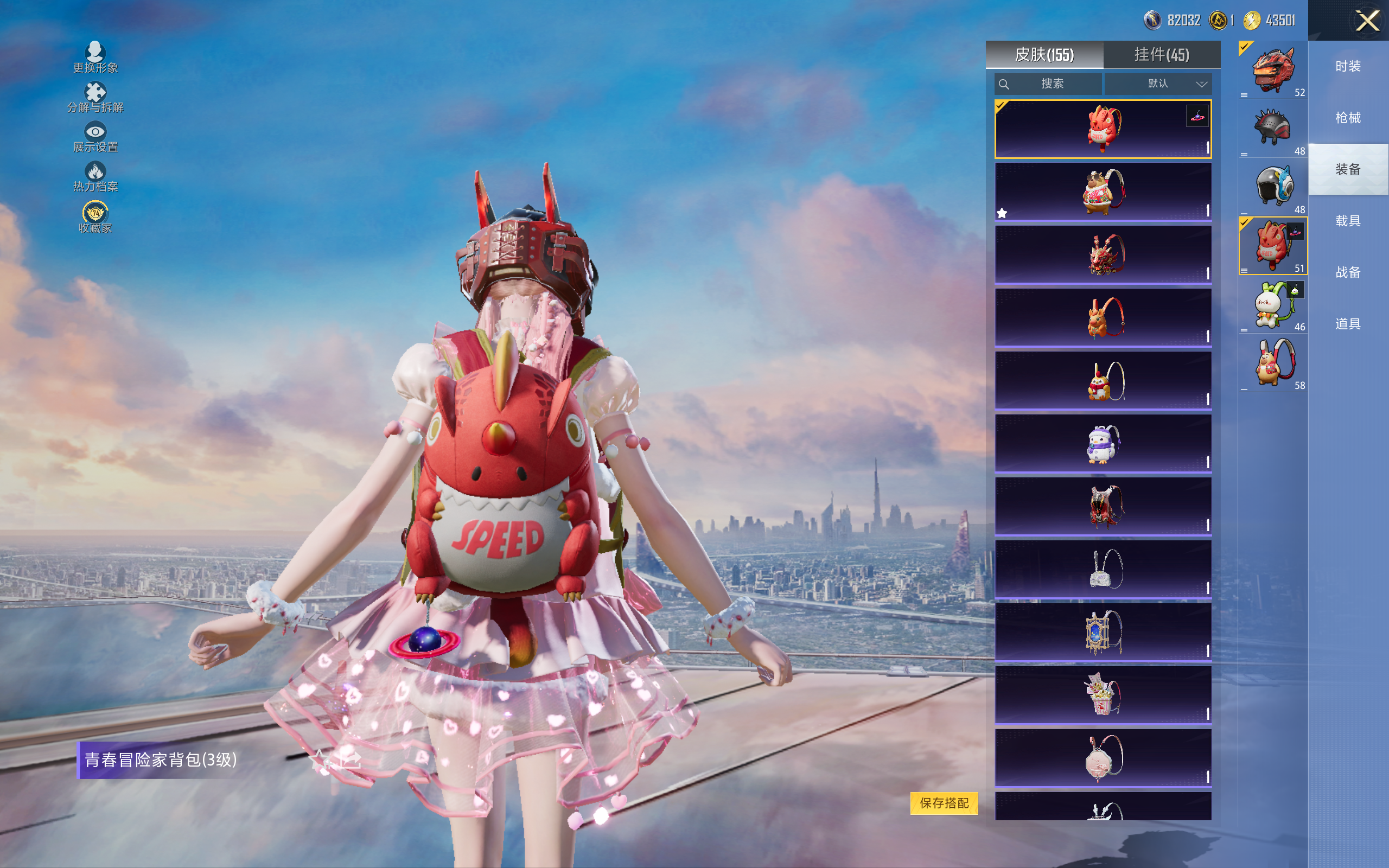Open 展示设置 display settings
This screenshot has width=1389, height=868.
pos(95,137)
